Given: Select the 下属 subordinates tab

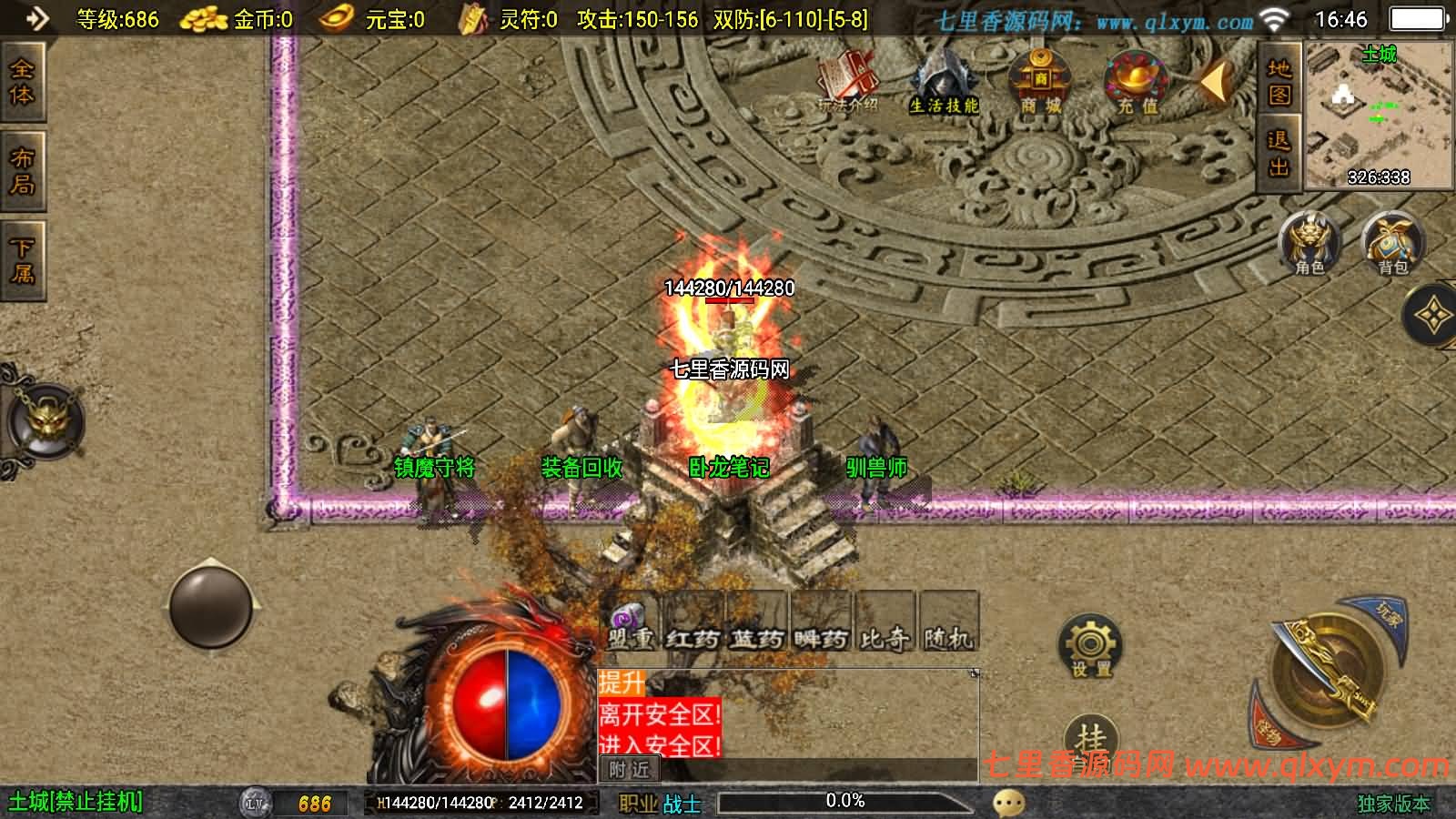Looking at the screenshot, I should click(22, 260).
